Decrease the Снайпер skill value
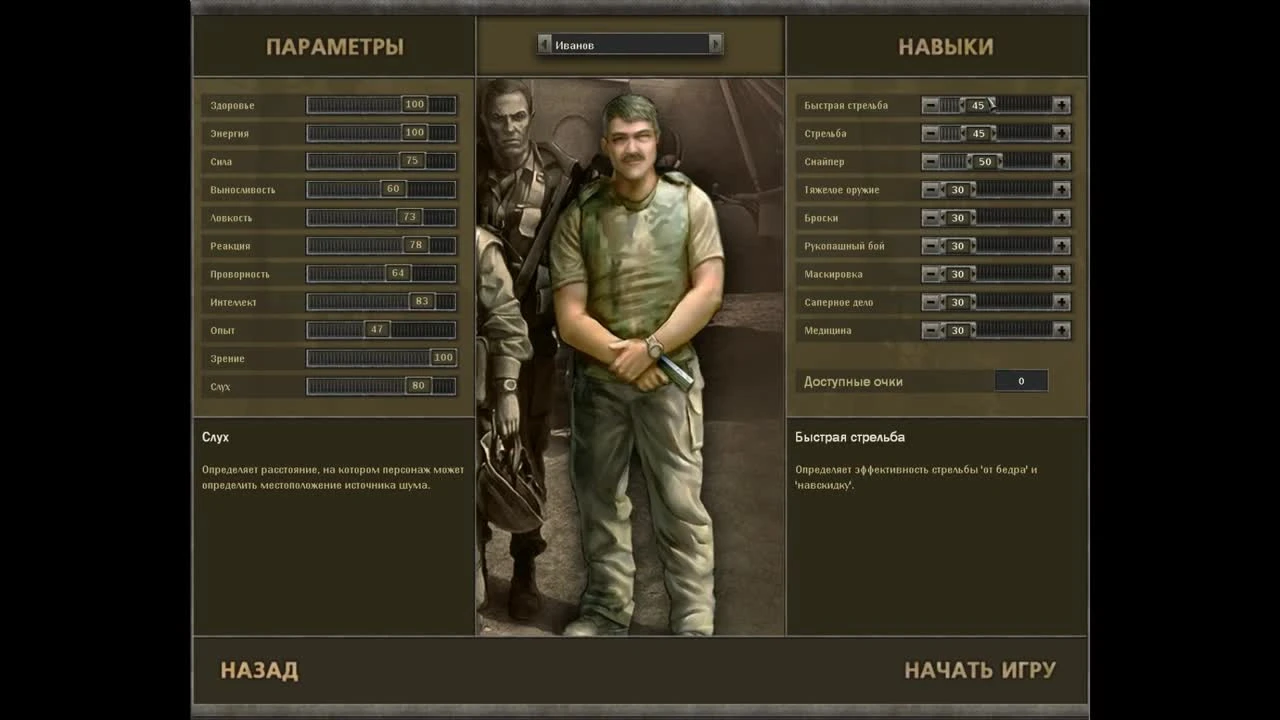This screenshot has width=1280, height=720. coord(932,160)
